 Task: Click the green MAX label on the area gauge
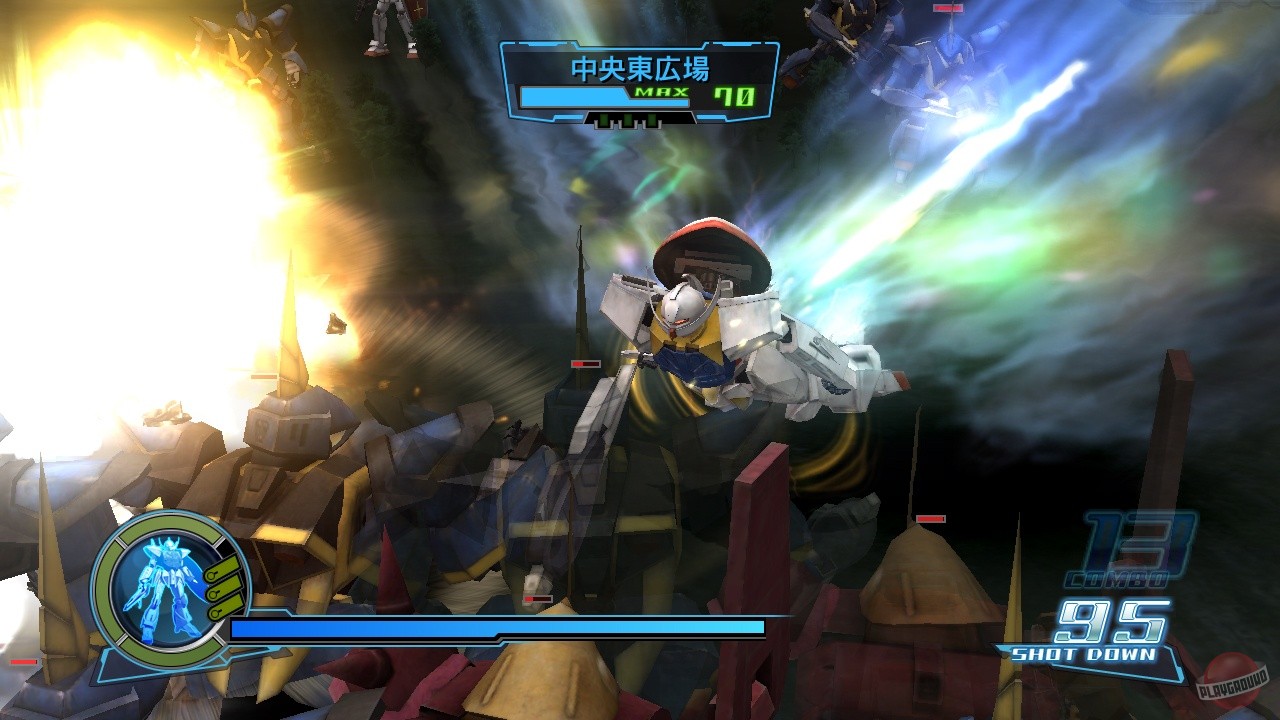click(x=662, y=92)
